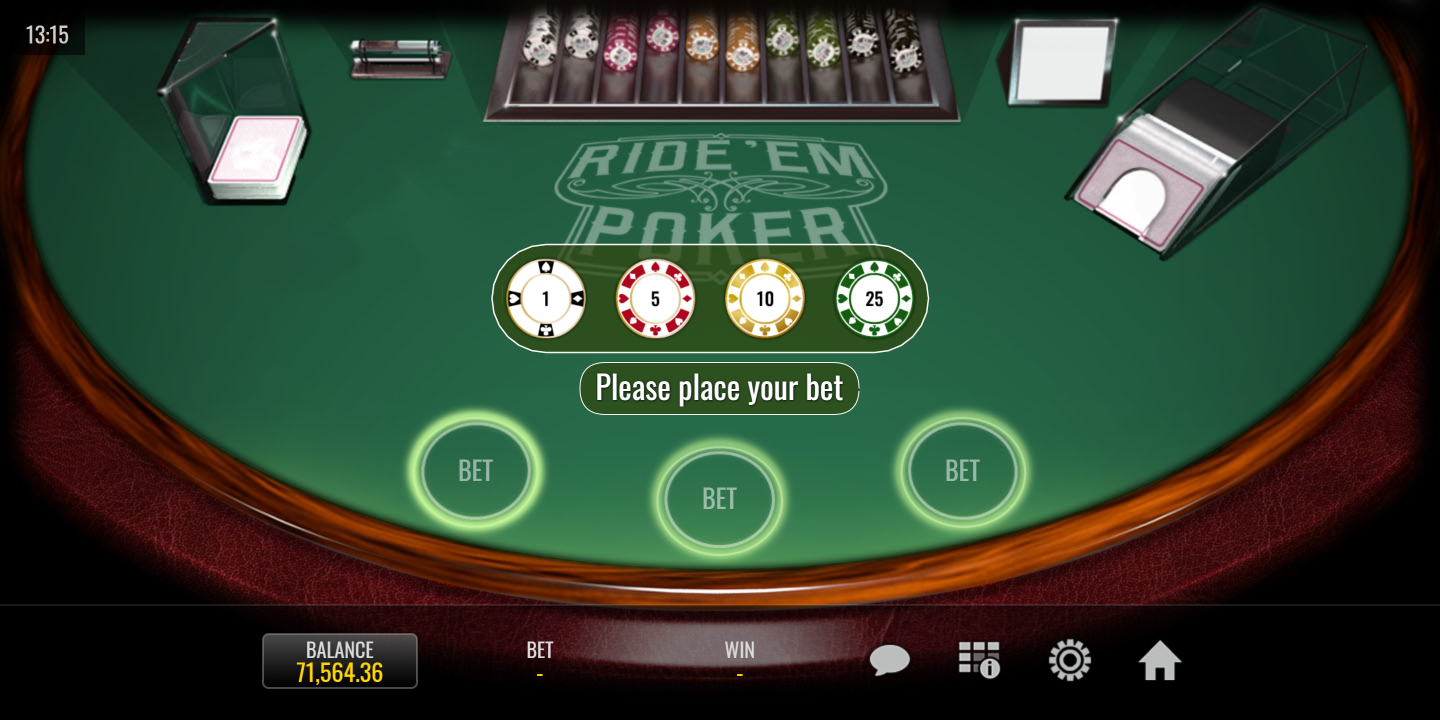Place a bet on the middle BET circle
This screenshot has width=1440, height=720.
coord(719,498)
